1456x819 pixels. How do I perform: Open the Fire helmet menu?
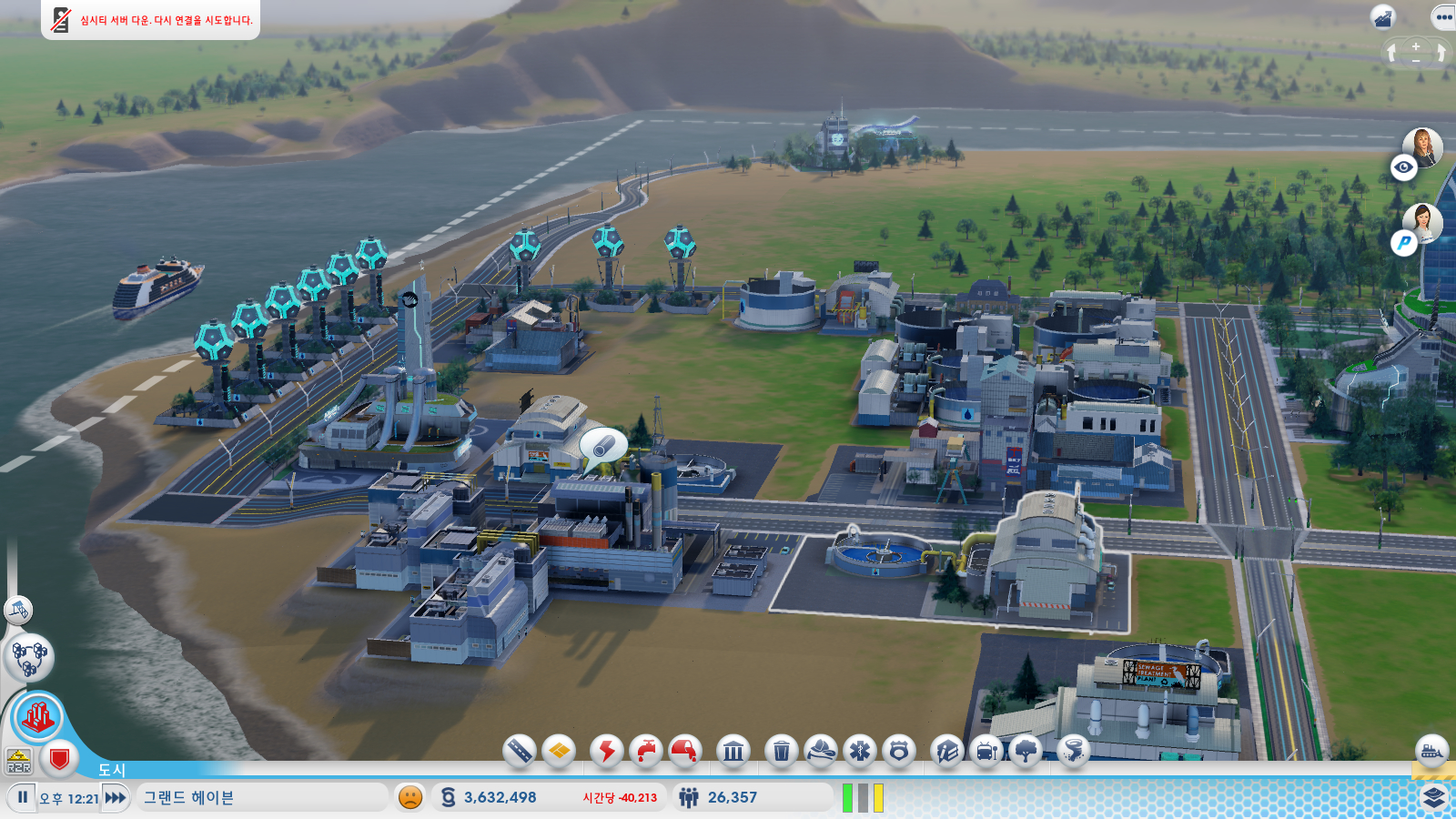click(820, 751)
